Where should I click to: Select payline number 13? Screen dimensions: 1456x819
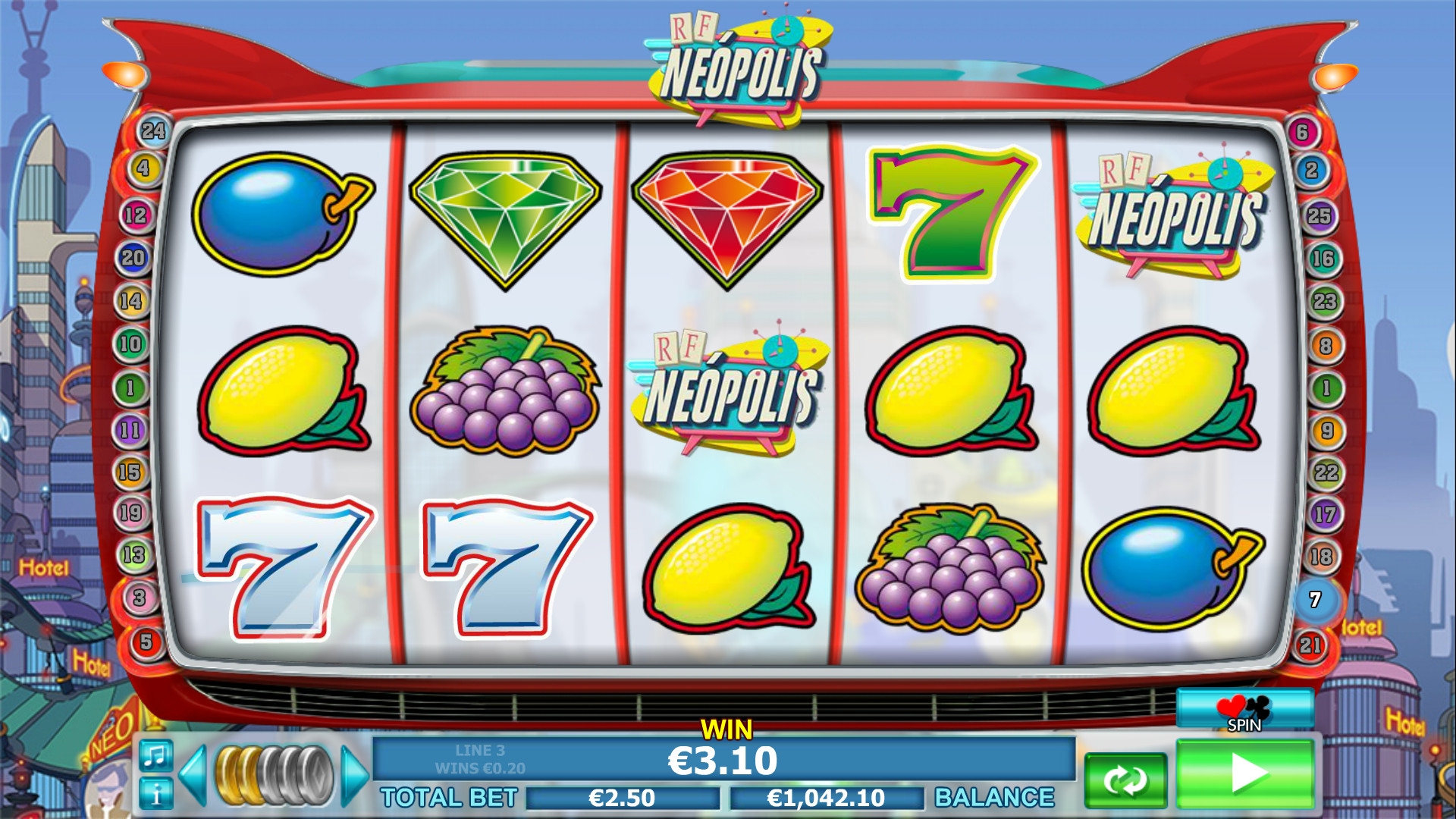[133, 554]
